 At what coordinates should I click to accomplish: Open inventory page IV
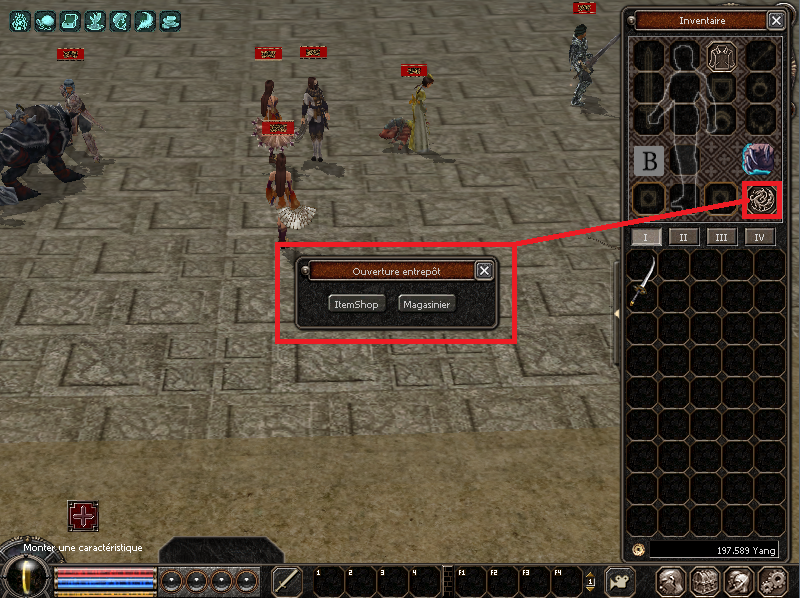[x=760, y=237]
